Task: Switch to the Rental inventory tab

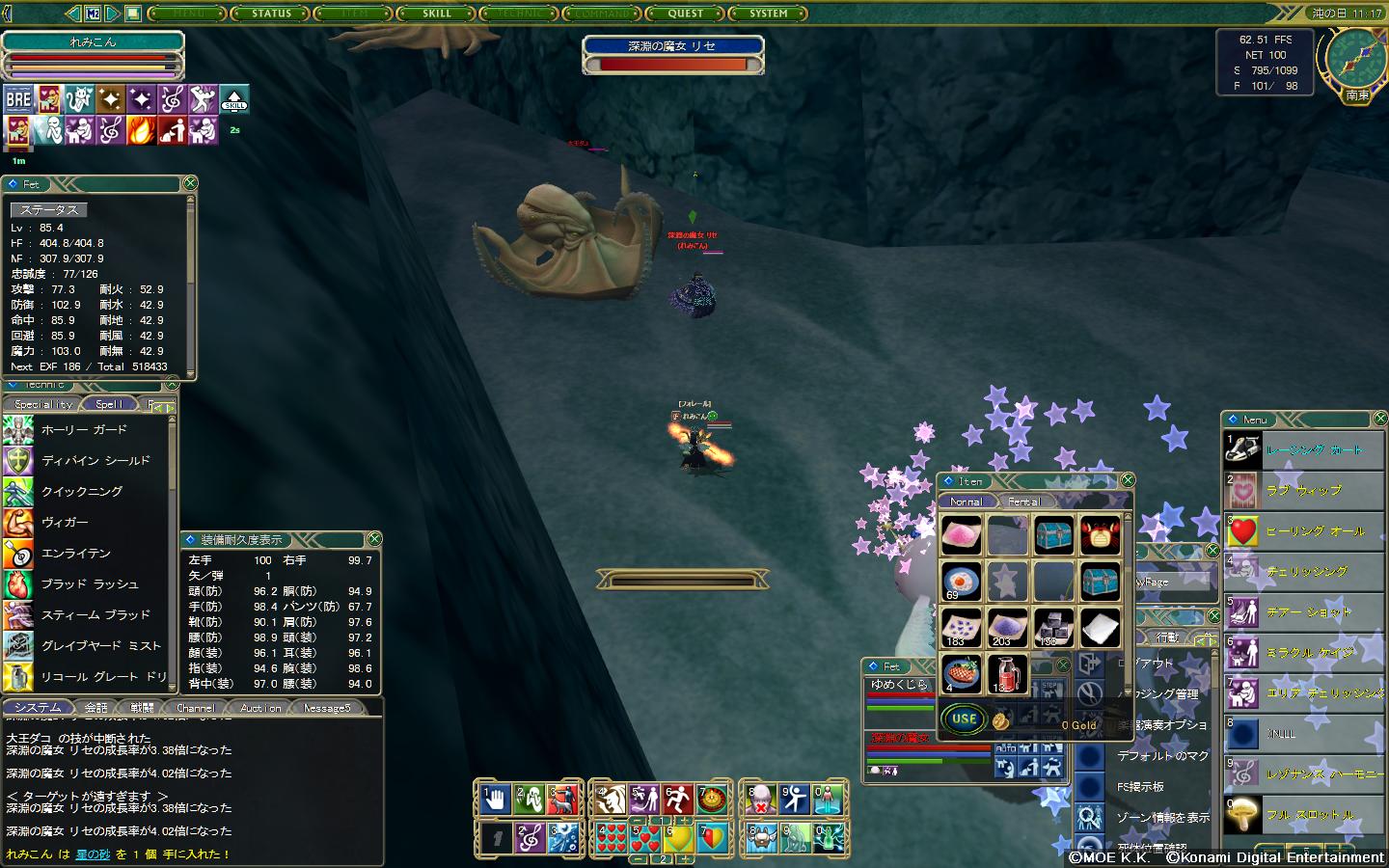Action: click(1023, 502)
